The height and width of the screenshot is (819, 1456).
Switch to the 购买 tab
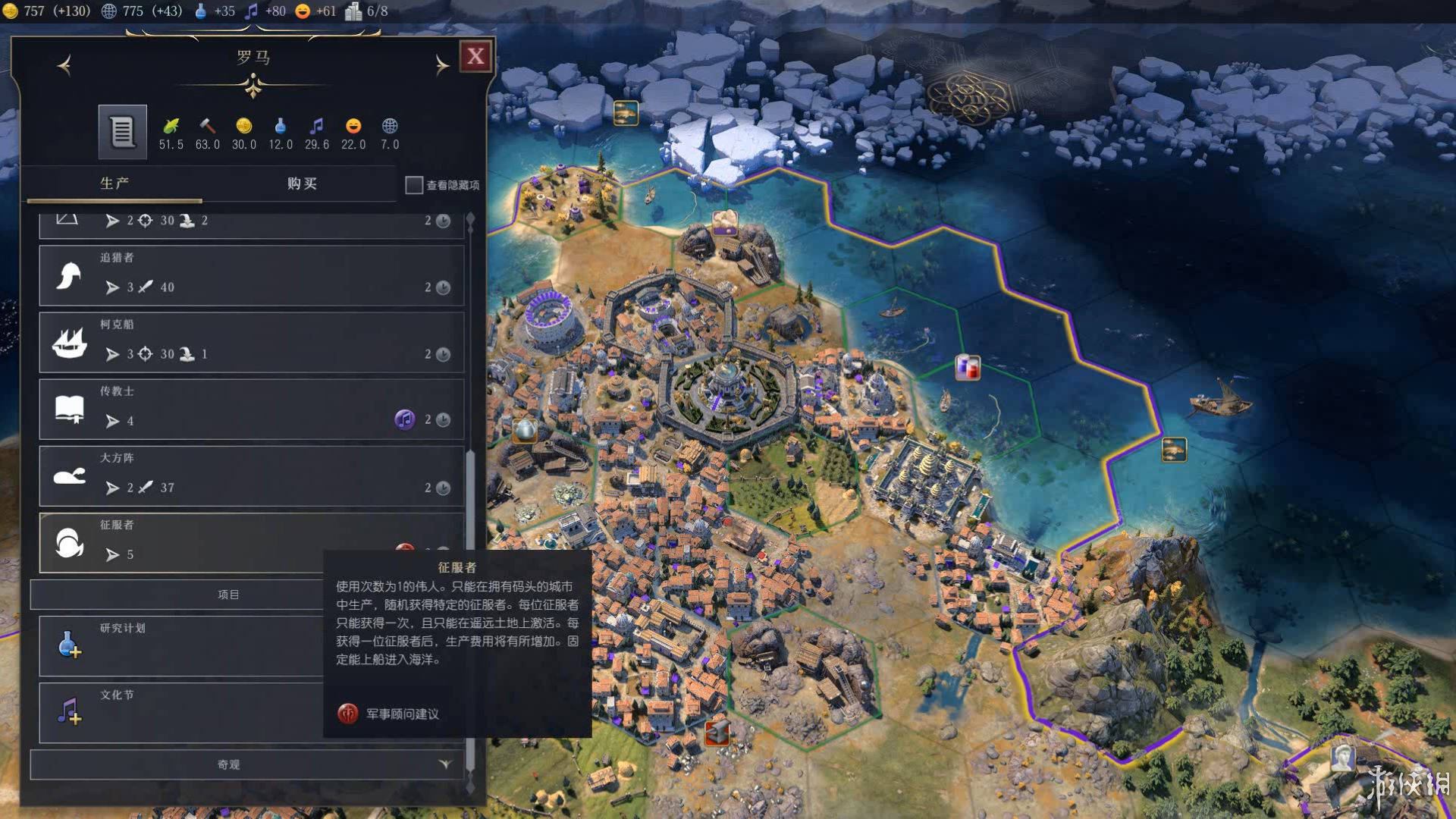click(302, 184)
